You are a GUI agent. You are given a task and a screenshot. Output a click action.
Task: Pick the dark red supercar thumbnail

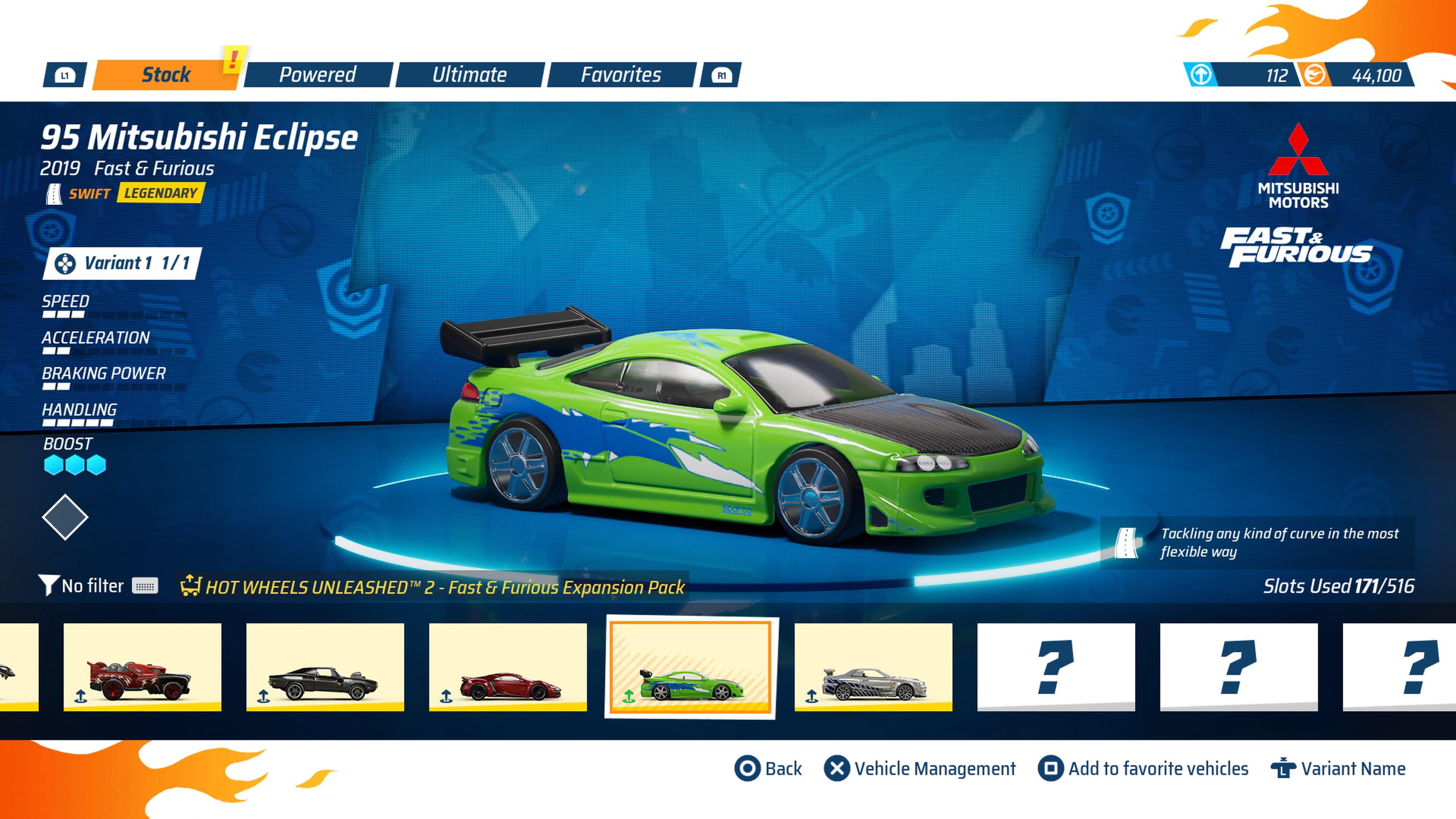click(508, 667)
